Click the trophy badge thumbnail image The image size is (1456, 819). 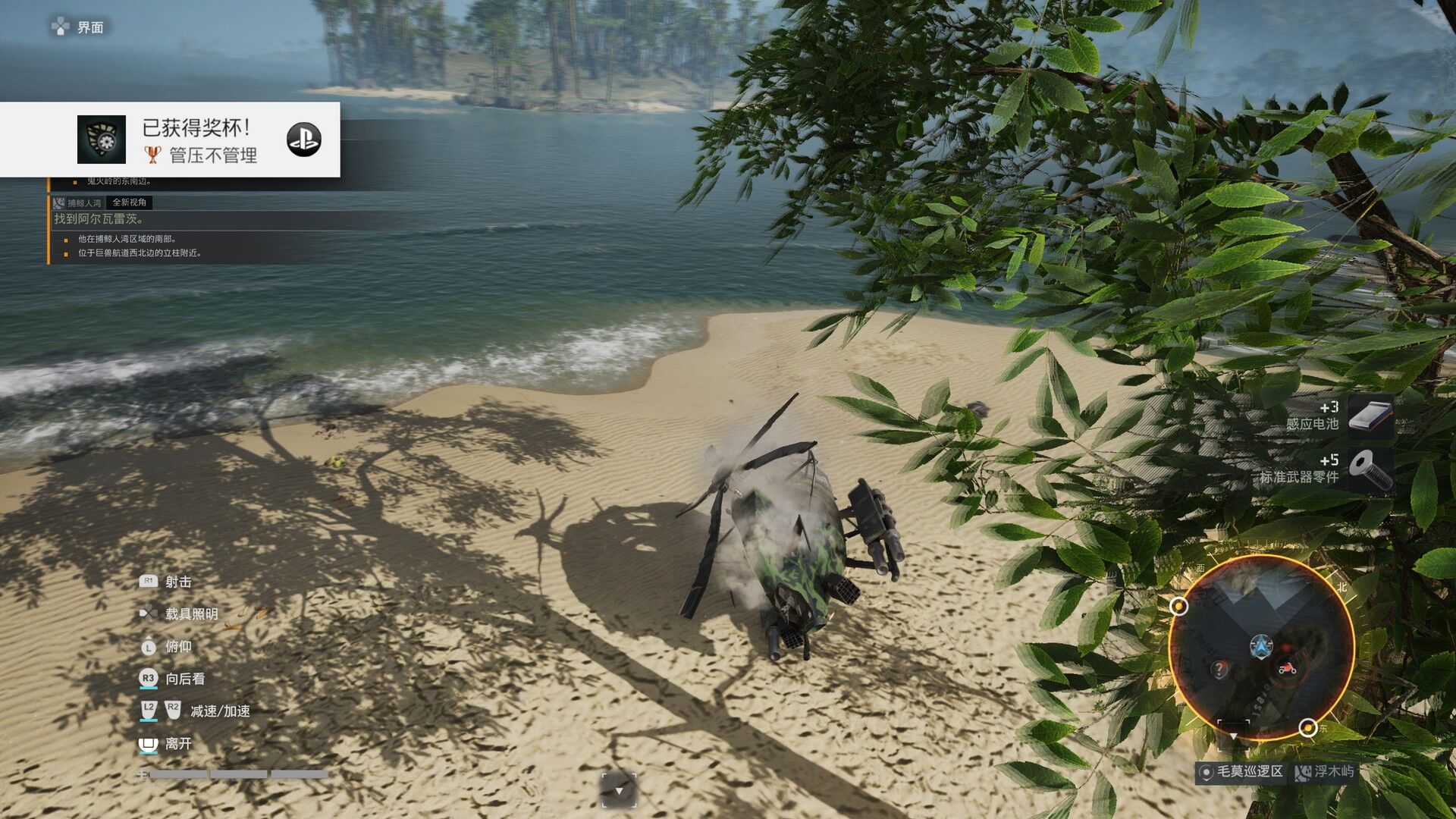102,140
